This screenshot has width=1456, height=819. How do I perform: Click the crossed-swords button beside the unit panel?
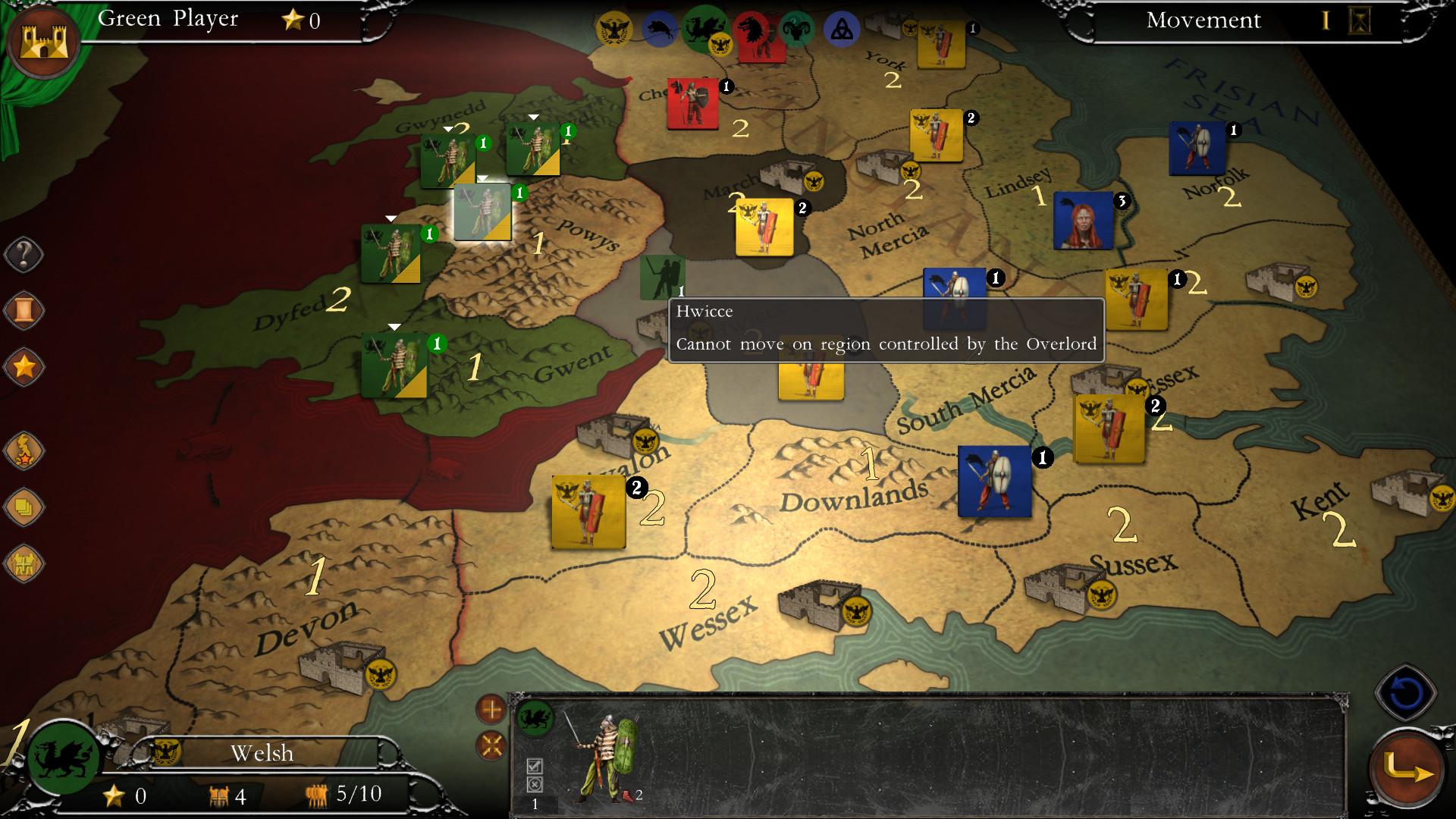[x=492, y=747]
